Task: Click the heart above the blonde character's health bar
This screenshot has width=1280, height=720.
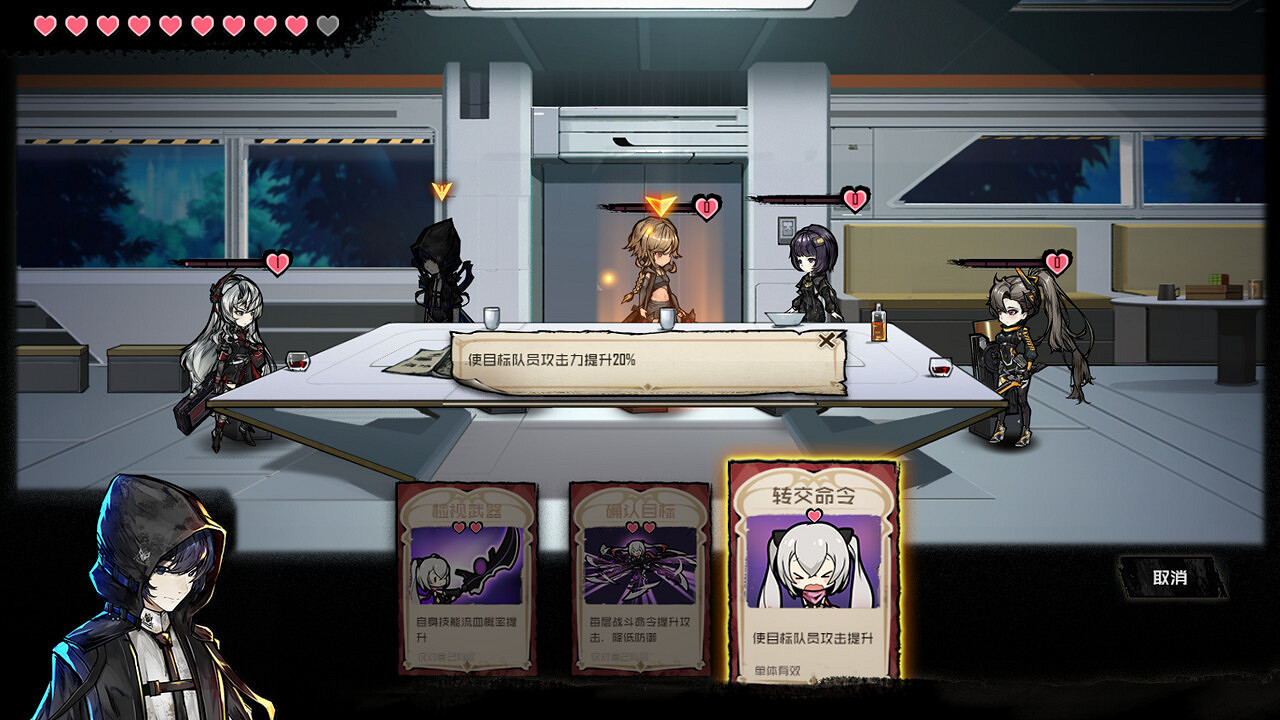Action: [710, 206]
